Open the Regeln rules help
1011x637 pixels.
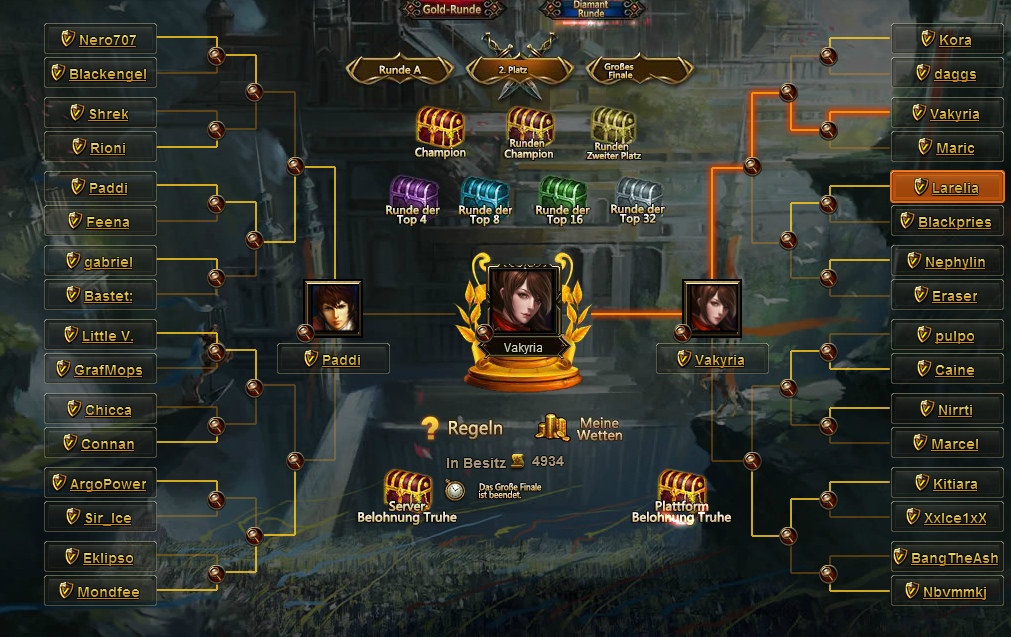(x=463, y=428)
